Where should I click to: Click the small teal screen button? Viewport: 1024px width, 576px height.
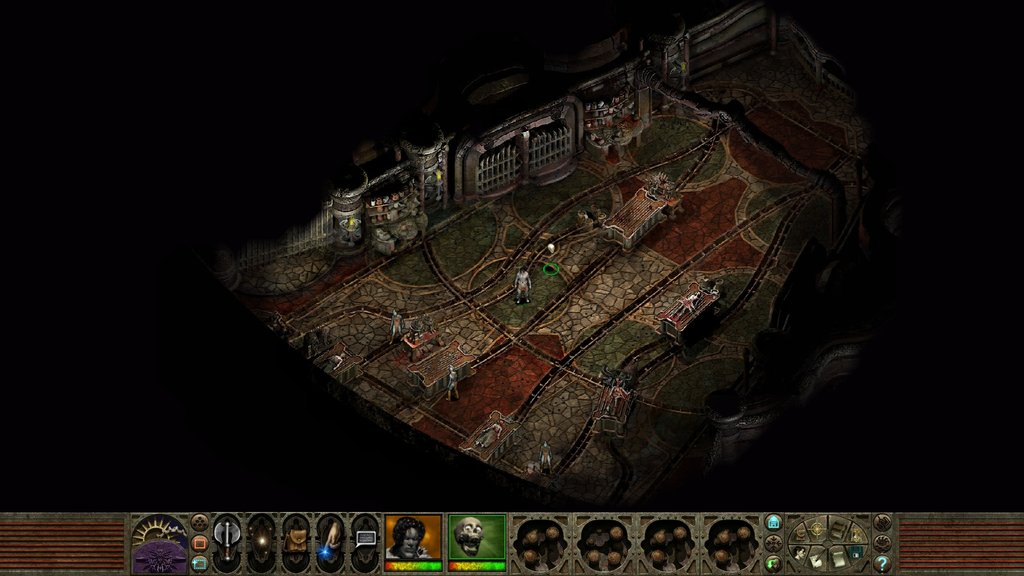199,563
